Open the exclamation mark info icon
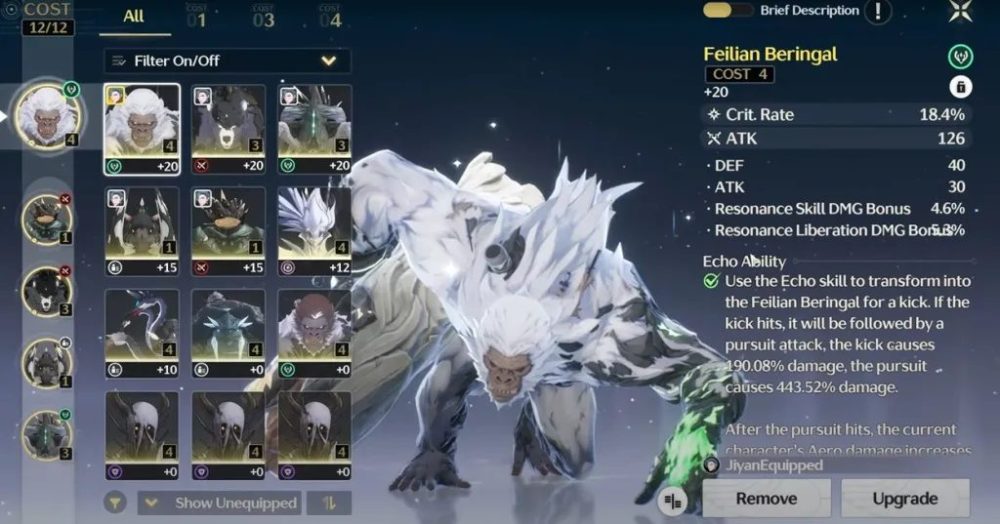Viewport: 1000px width, 524px height. [877, 11]
